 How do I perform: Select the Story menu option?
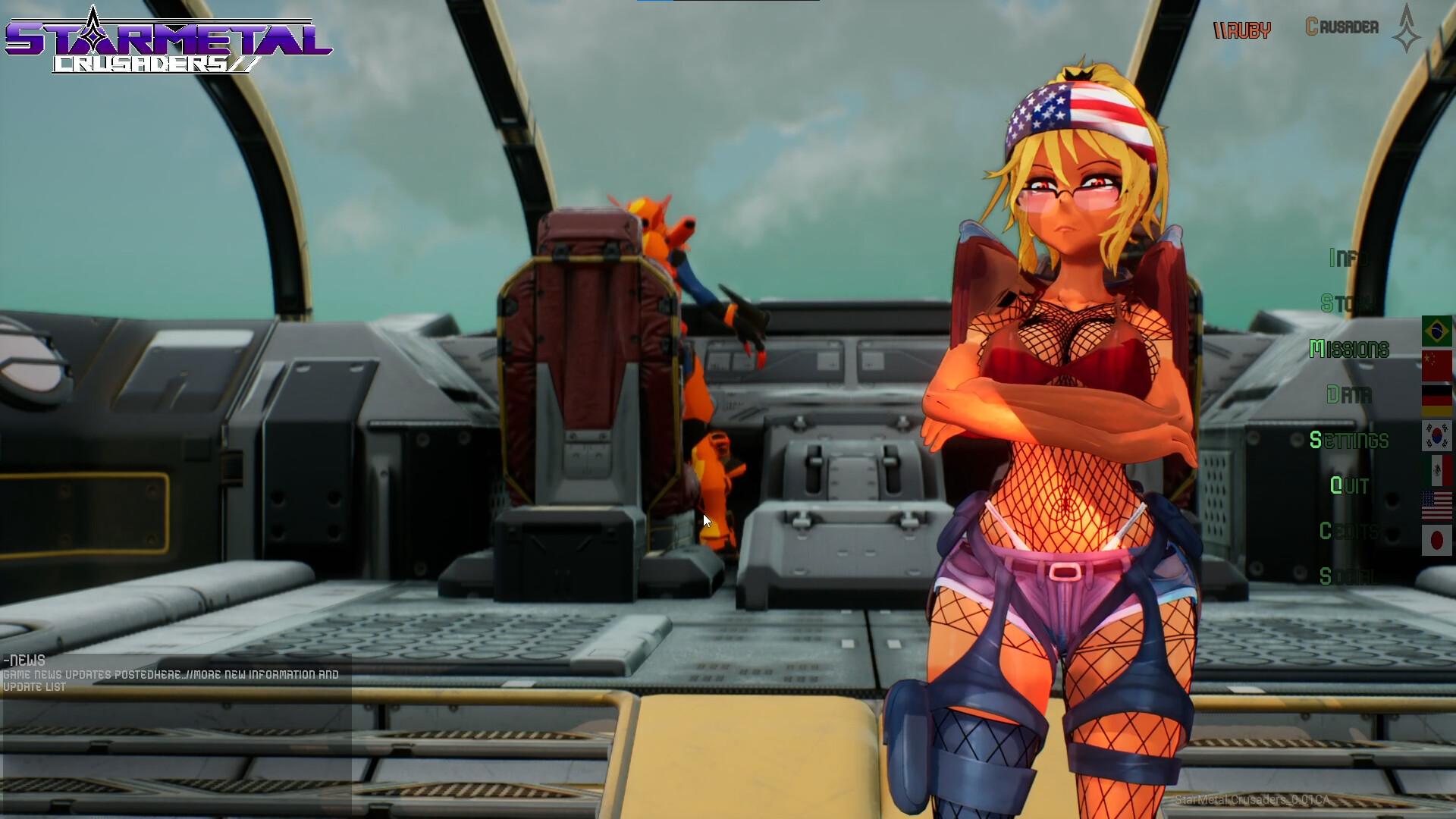(1347, 304)
